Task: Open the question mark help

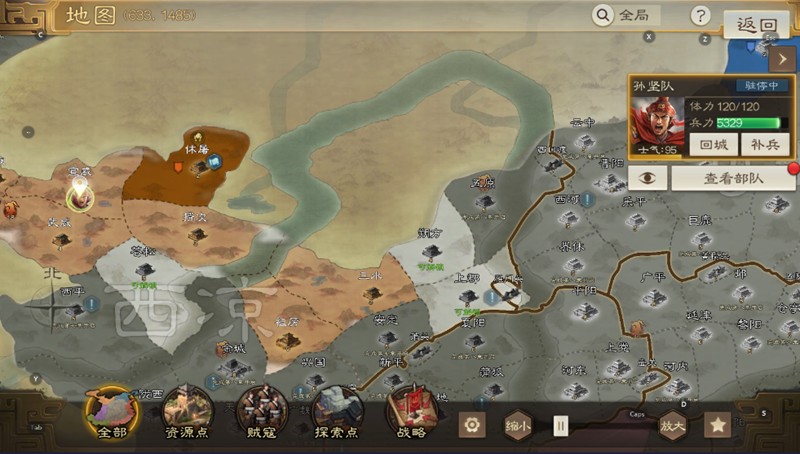Action: pyautogui.click(x=701, y=15)
